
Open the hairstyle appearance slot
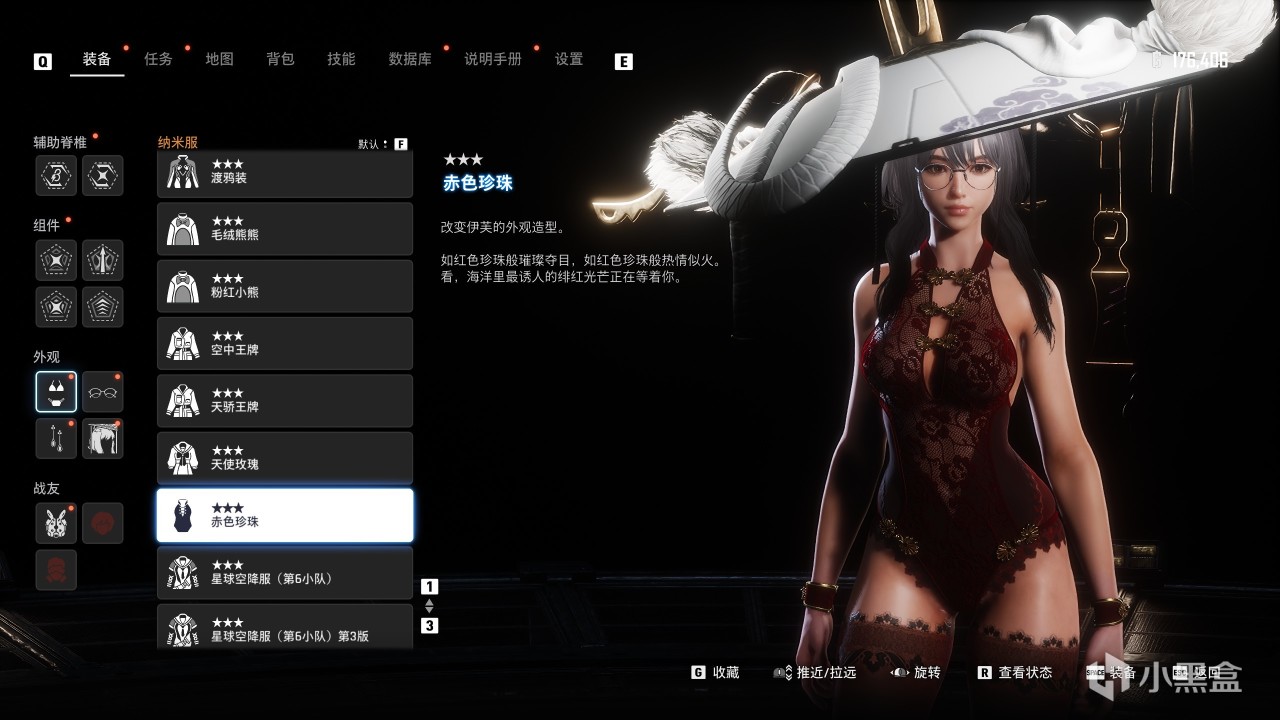102,438
